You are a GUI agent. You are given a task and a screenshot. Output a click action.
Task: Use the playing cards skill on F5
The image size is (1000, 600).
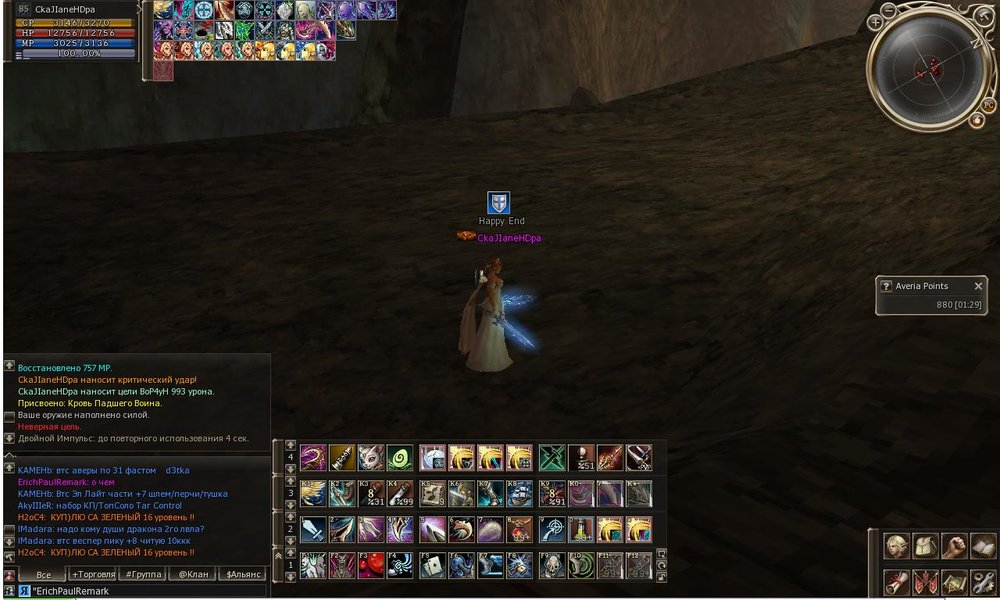point(432,566)
